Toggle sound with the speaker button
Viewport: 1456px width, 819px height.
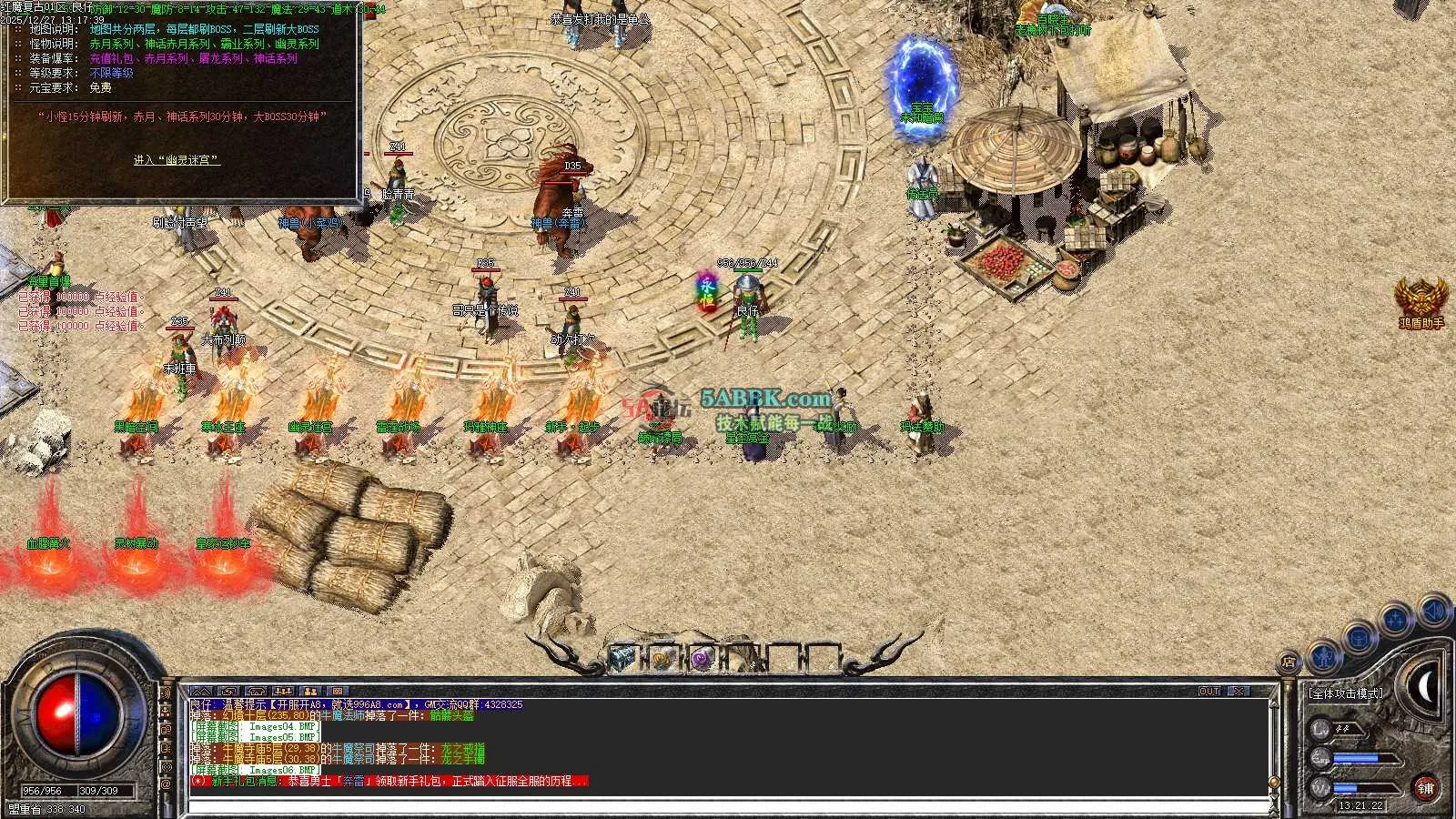[1433, 609]
